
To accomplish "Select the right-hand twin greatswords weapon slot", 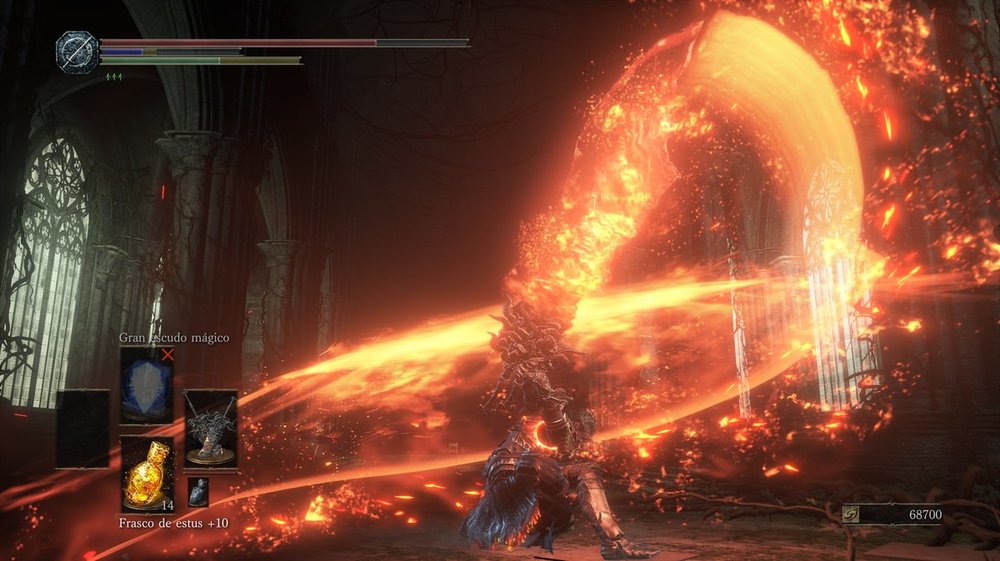I will pyautogui.click(x=211, y=429).
